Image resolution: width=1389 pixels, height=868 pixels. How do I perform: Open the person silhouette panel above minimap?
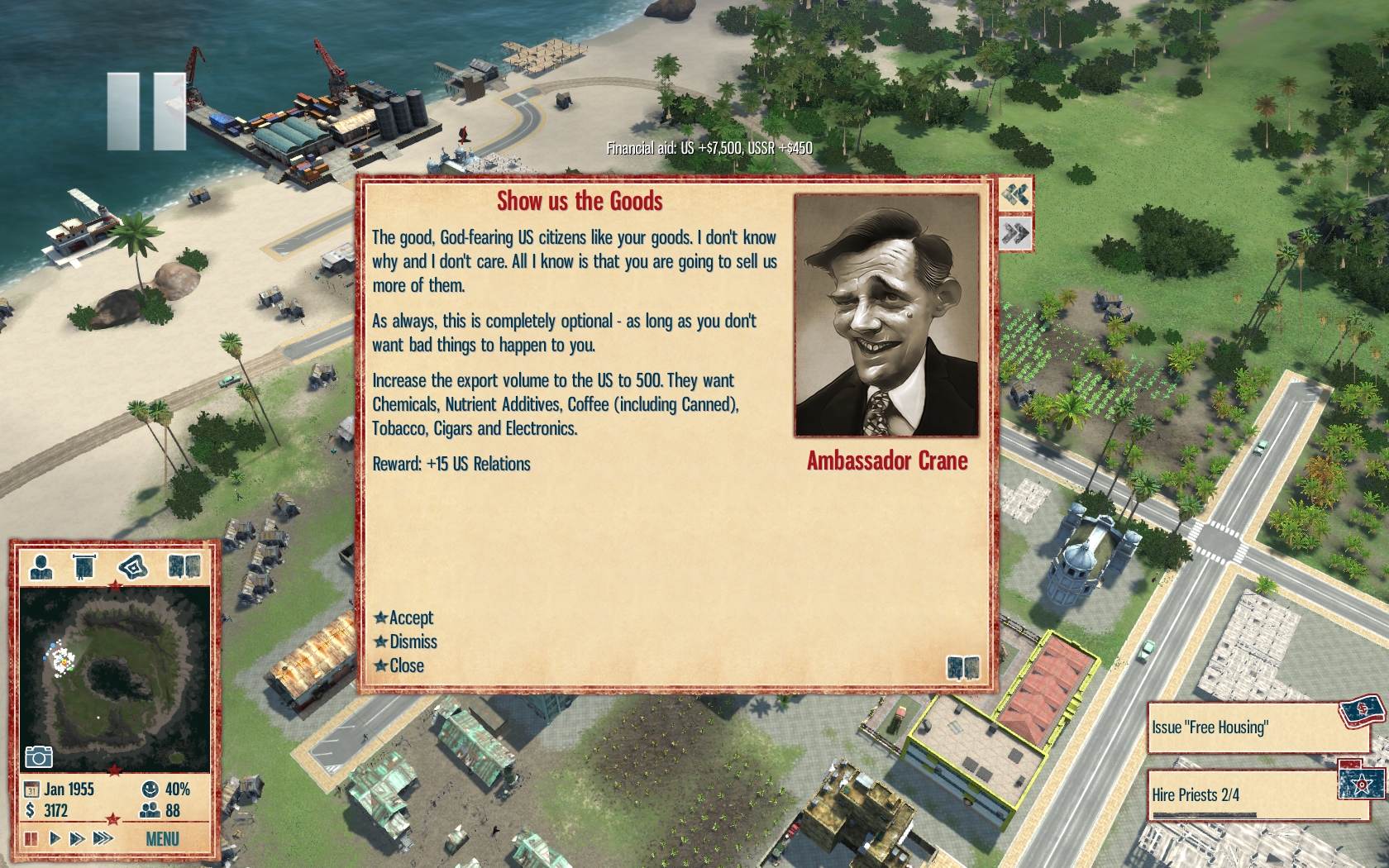41,566
